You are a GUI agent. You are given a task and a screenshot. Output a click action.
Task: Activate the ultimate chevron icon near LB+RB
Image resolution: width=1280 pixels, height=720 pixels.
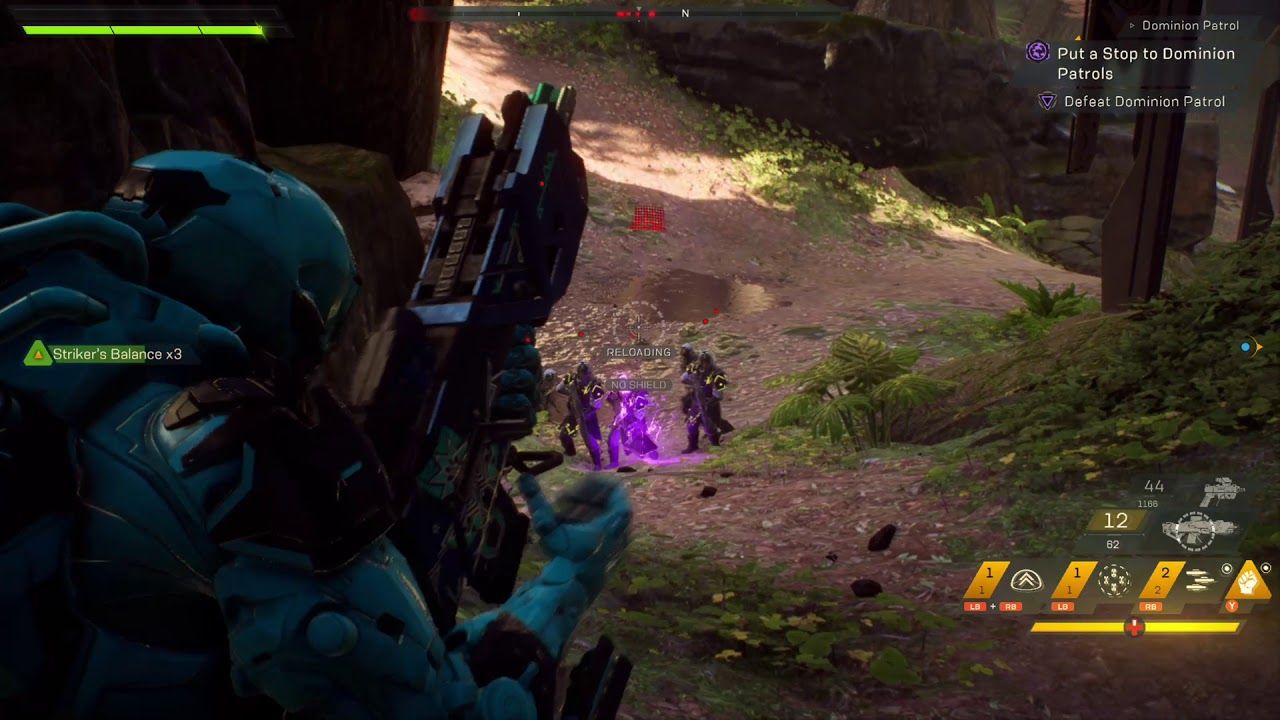pyautogui.click(x=1028, y=581)
